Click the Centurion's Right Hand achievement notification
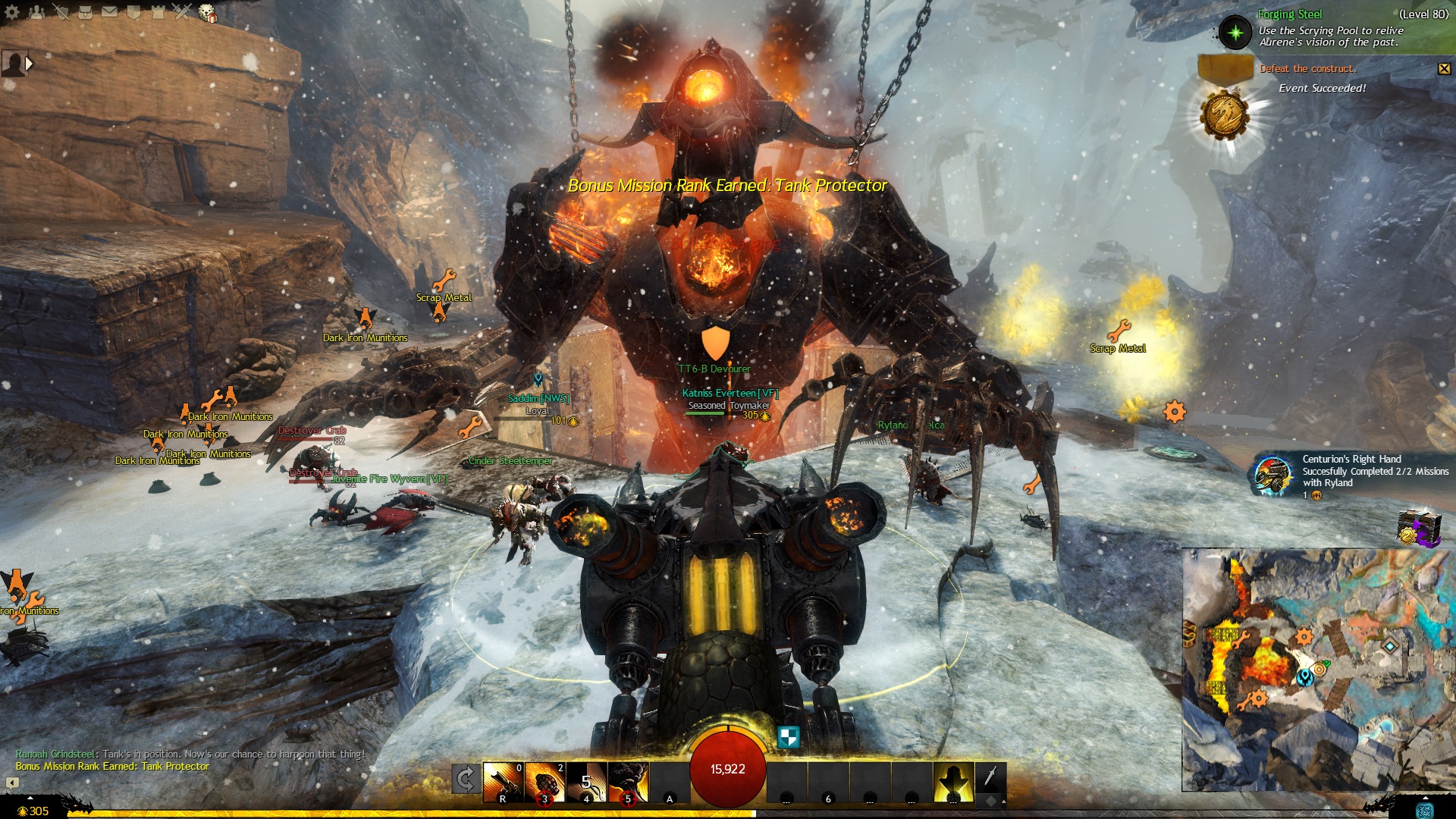 (x=1350, y=475)
